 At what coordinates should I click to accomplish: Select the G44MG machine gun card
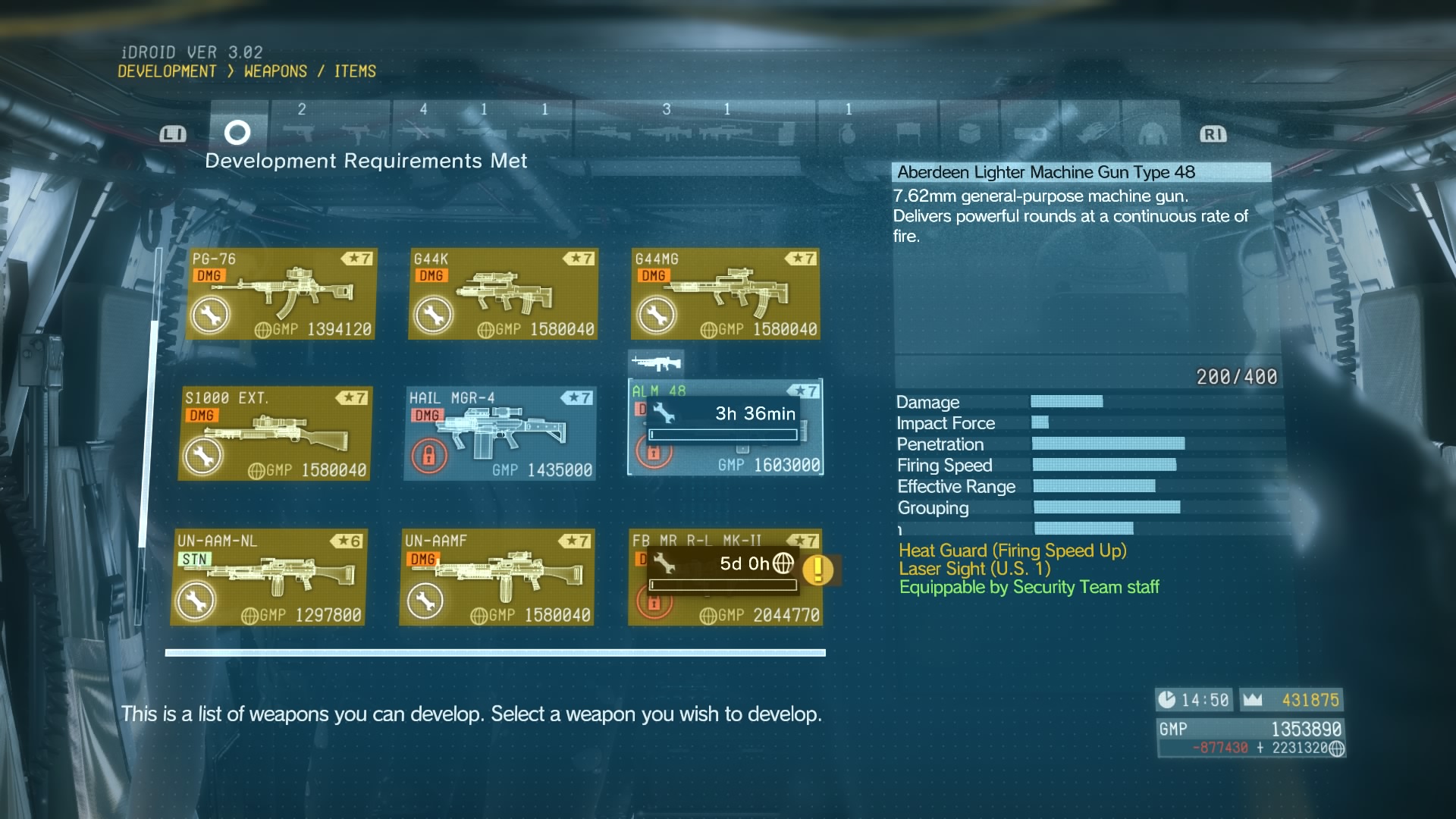coord(726,294)
